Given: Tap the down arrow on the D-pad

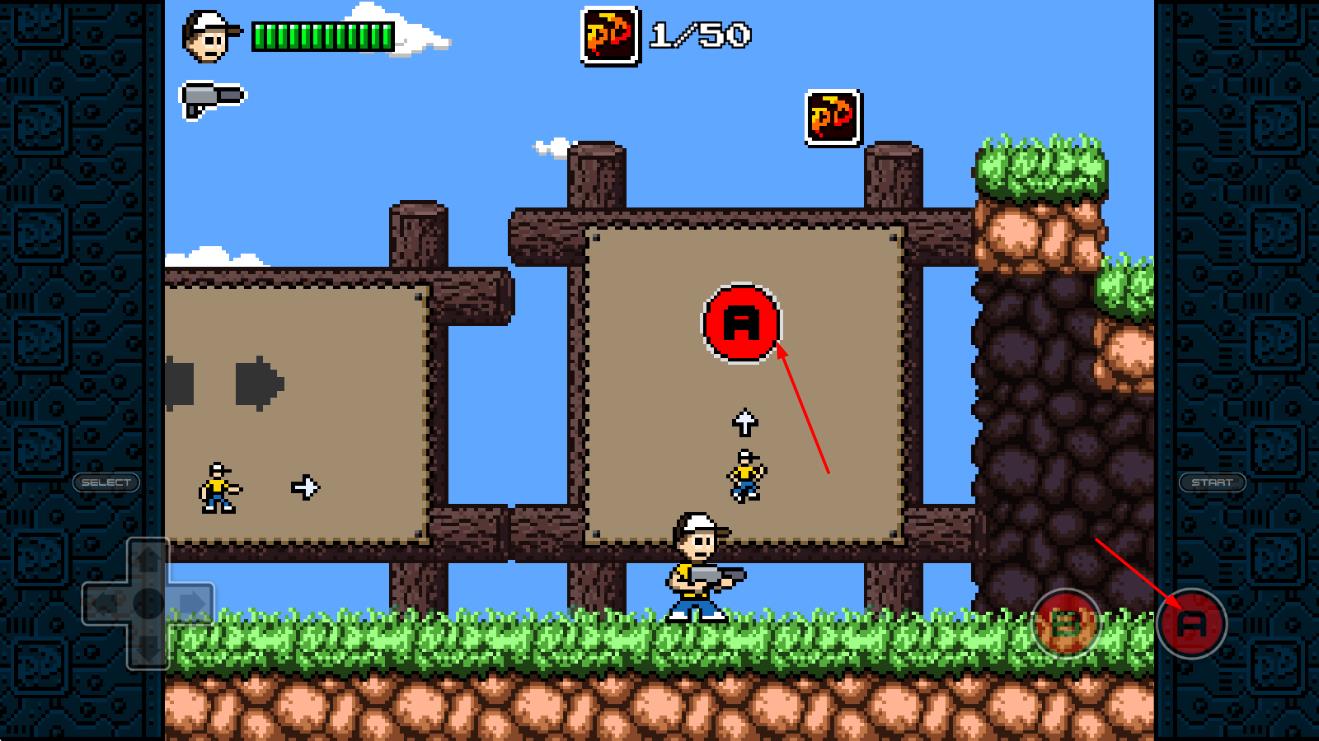Looking at the screenshot, I should point(148,646).
